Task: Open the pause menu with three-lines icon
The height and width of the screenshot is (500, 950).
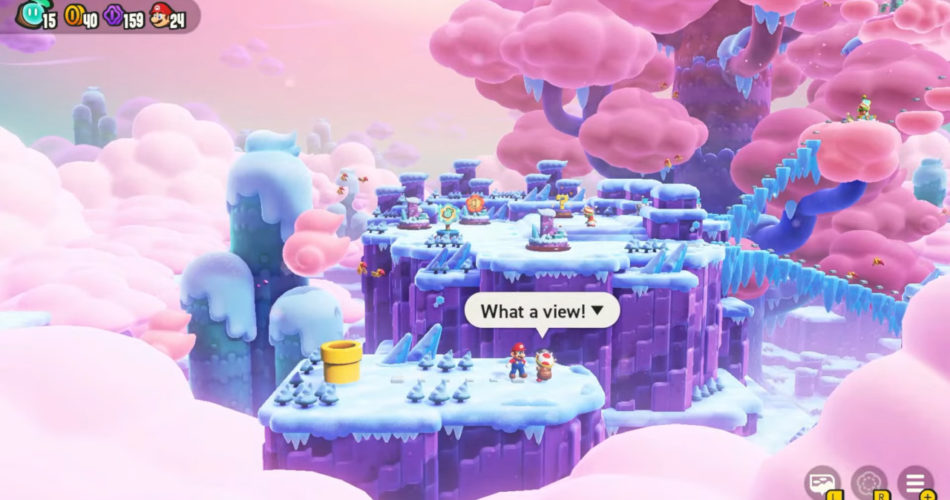Action: [x=914, y=482]
